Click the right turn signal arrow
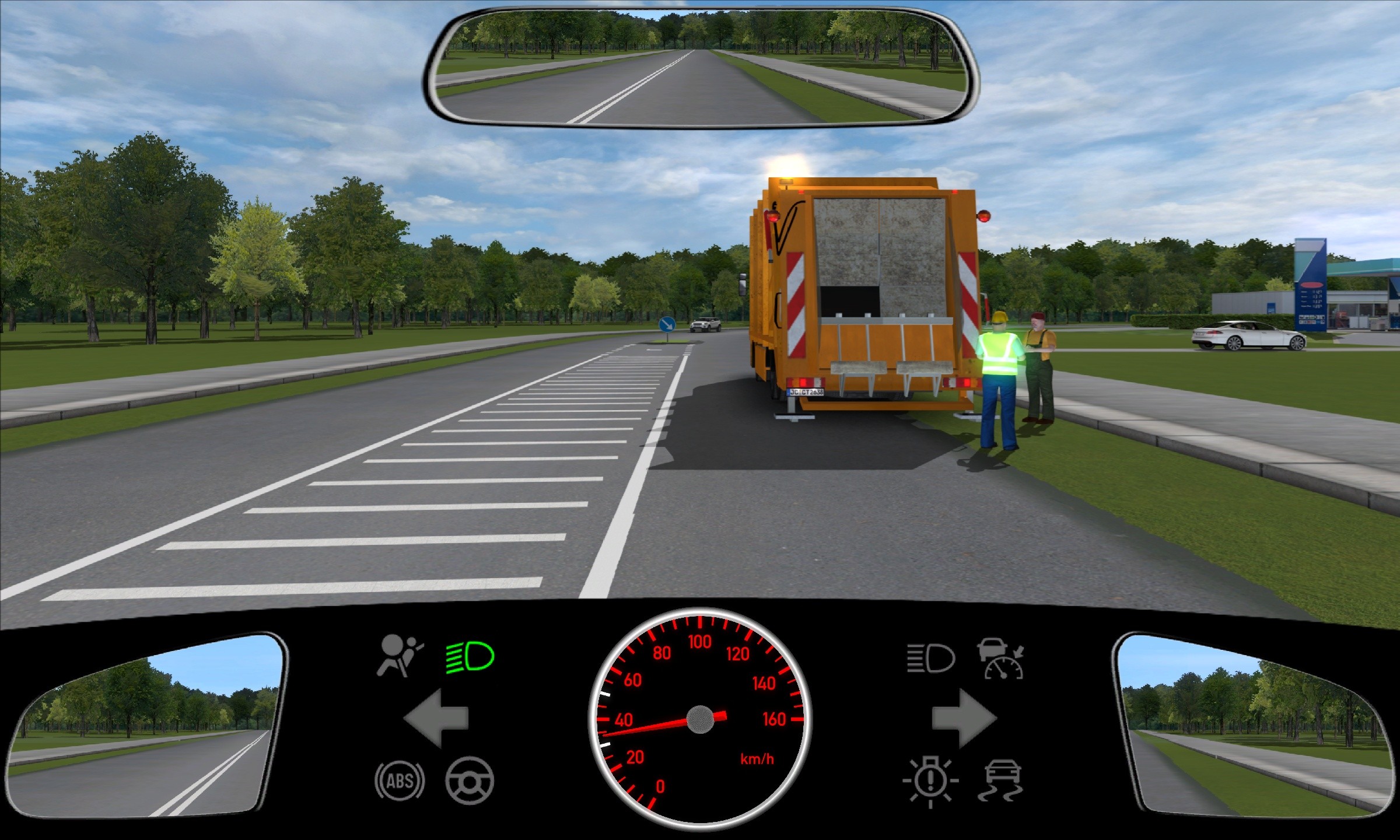Image resolution: width=1400 pixels, height=840 pixels. [964, 718]
